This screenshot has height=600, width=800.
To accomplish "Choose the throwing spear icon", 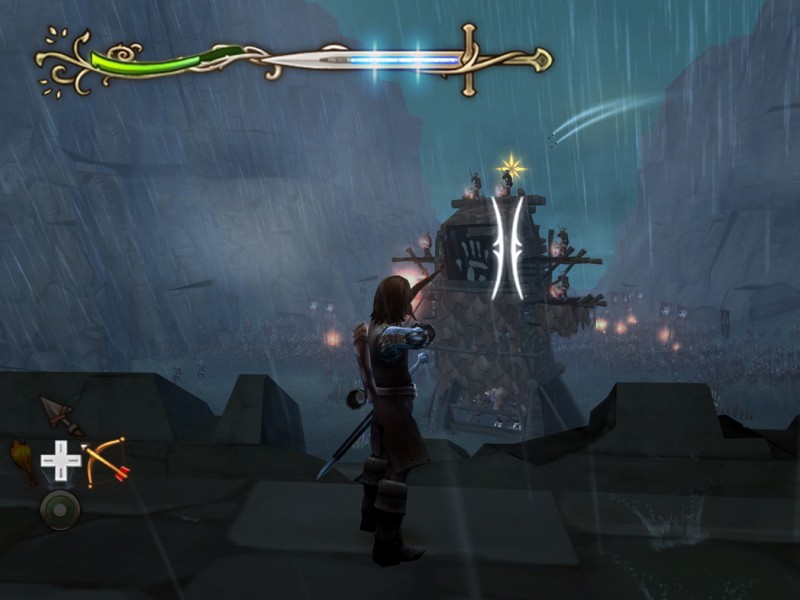I will click(59, 413).
